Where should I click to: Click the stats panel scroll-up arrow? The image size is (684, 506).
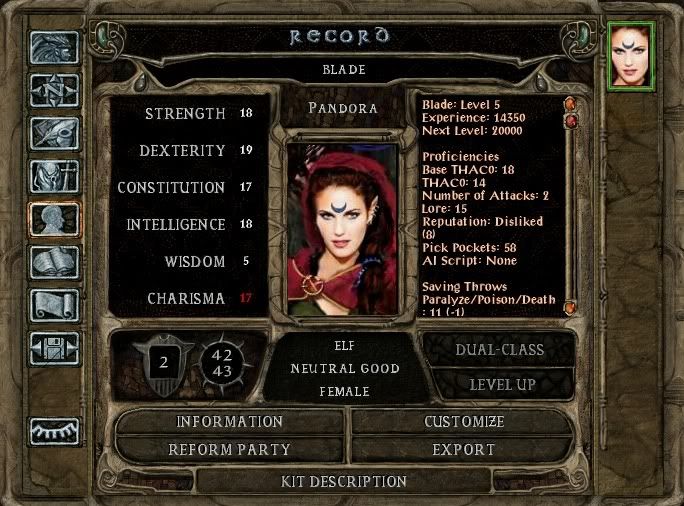click(569, 103)
